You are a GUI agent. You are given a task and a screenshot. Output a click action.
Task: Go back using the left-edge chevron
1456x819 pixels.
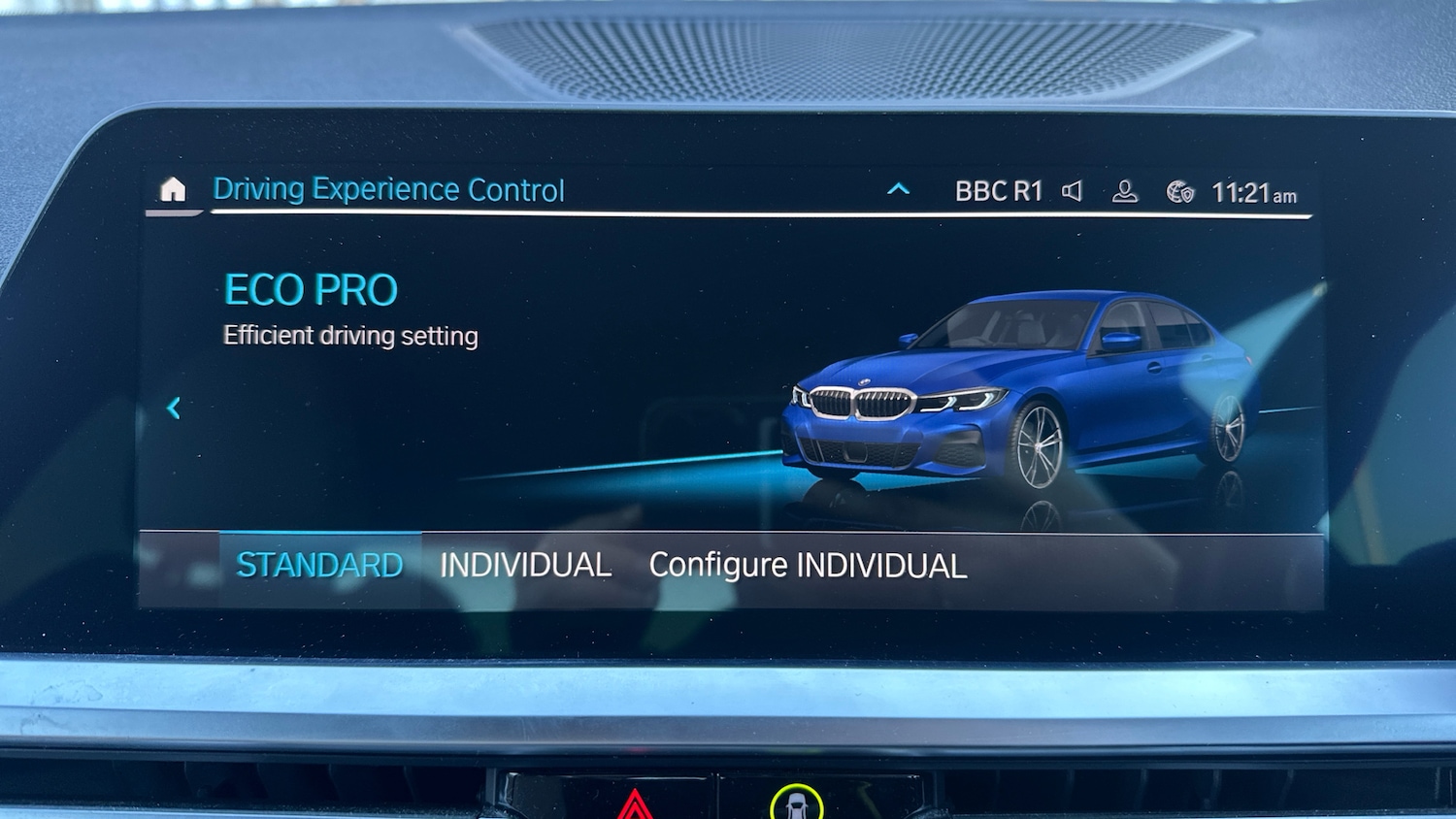point(173,409)
